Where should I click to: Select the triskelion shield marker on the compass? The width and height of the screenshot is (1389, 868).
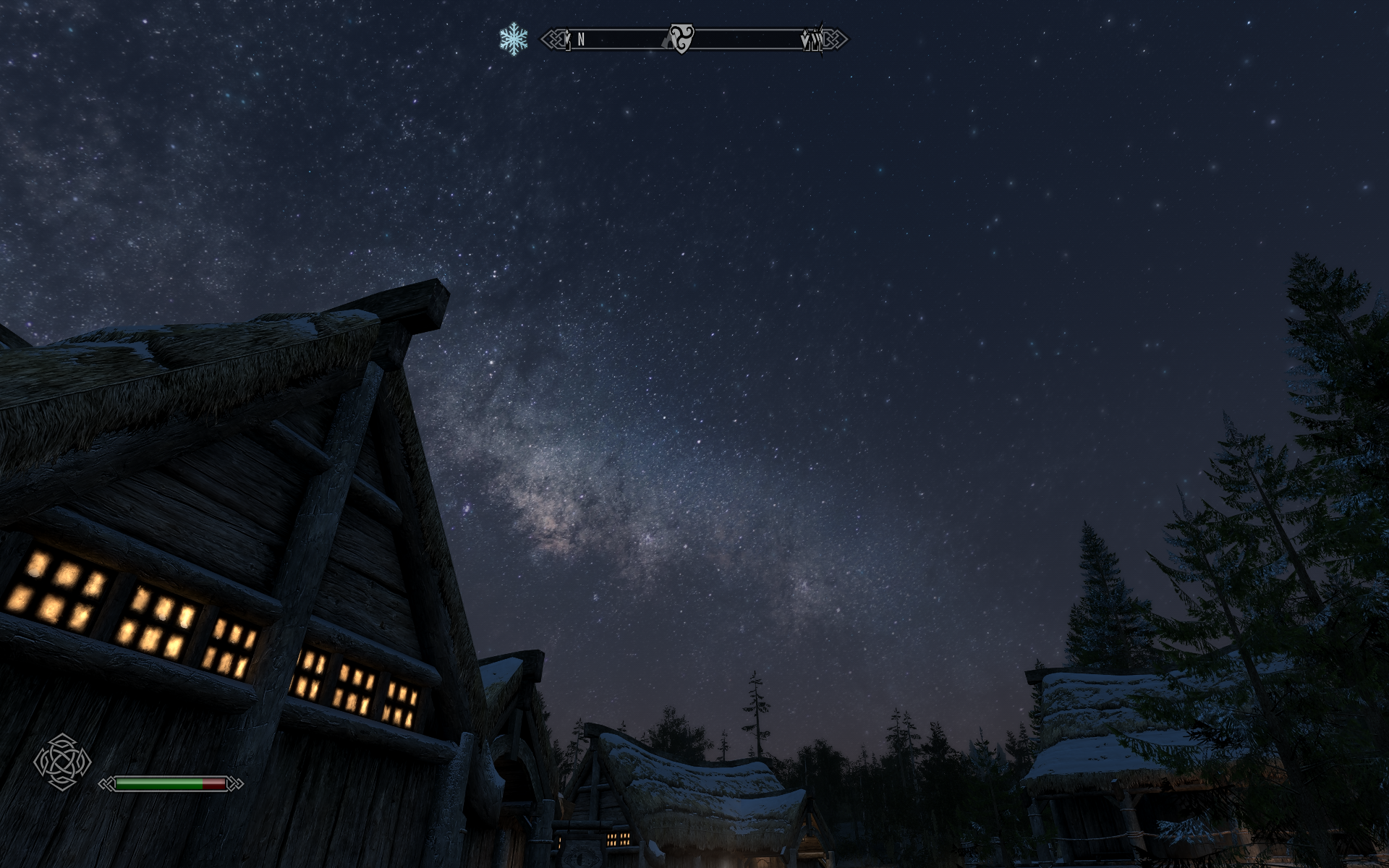coord(680,38)
